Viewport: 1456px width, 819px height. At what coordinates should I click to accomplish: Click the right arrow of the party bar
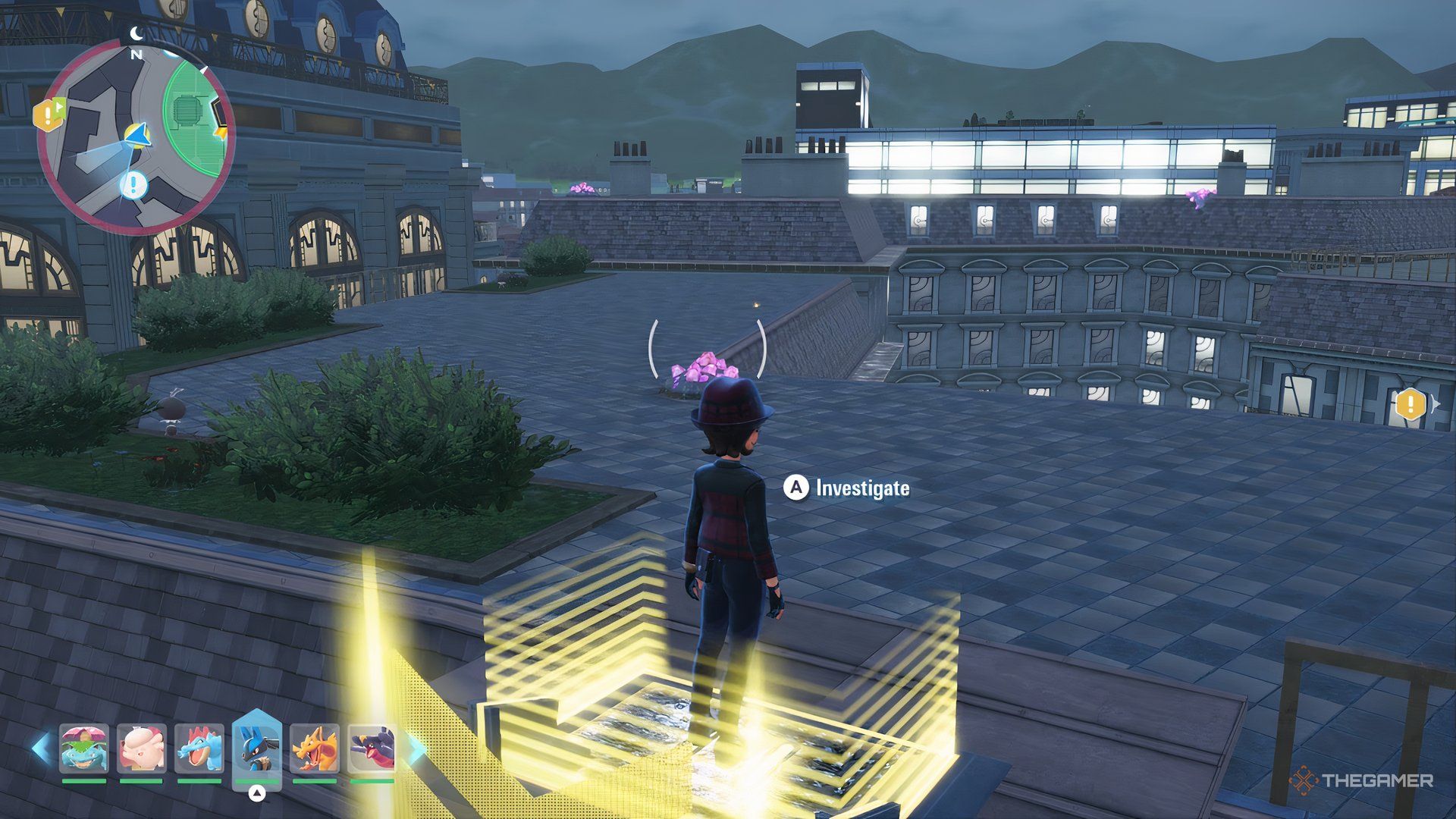[x=416, y=748]
